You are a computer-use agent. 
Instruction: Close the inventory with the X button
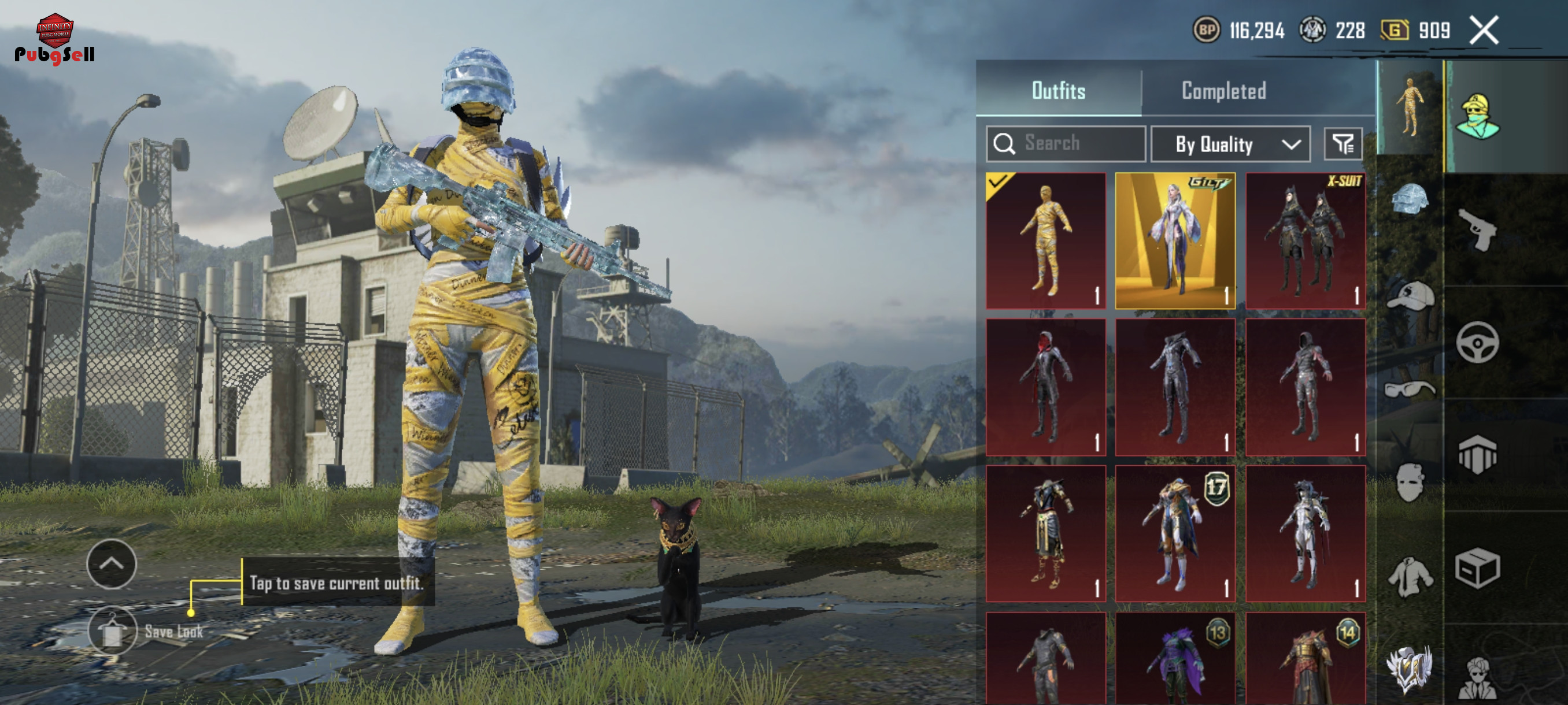[x=1484, y=31]
